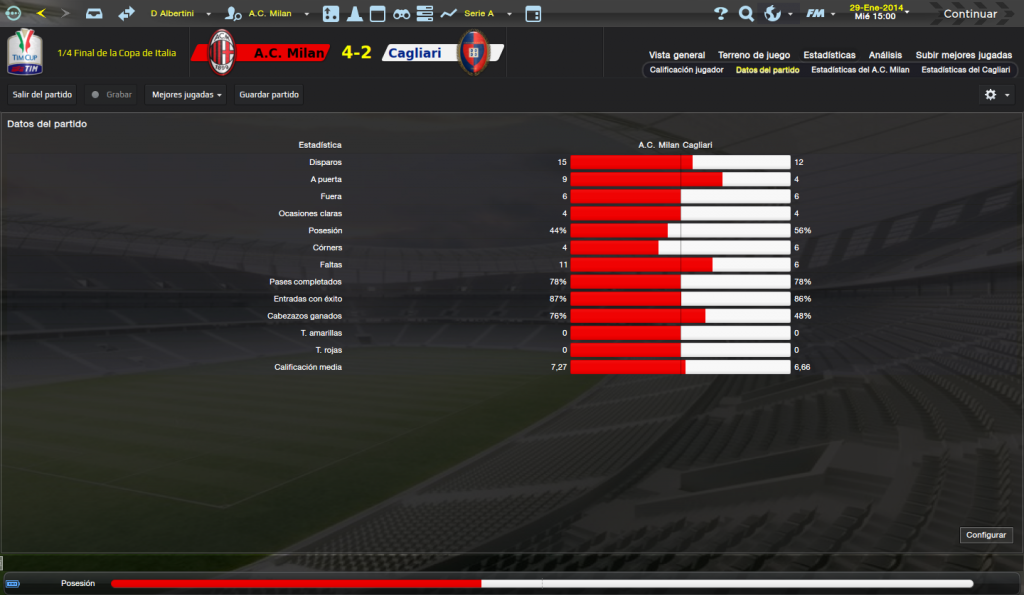
Task: Save match with Guardar partido
Action: tap(269, 94)
